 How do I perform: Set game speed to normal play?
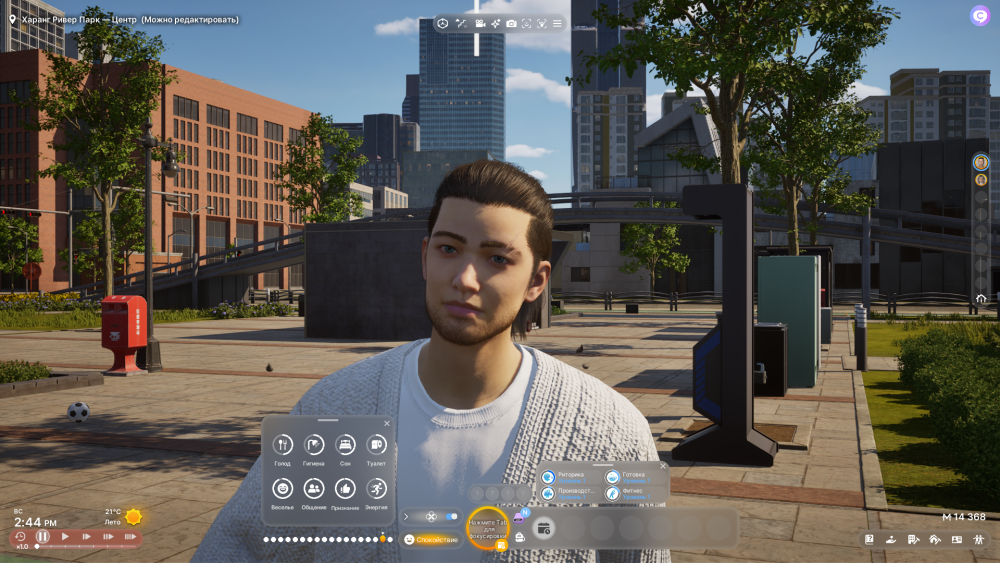(x=65, y=537)
